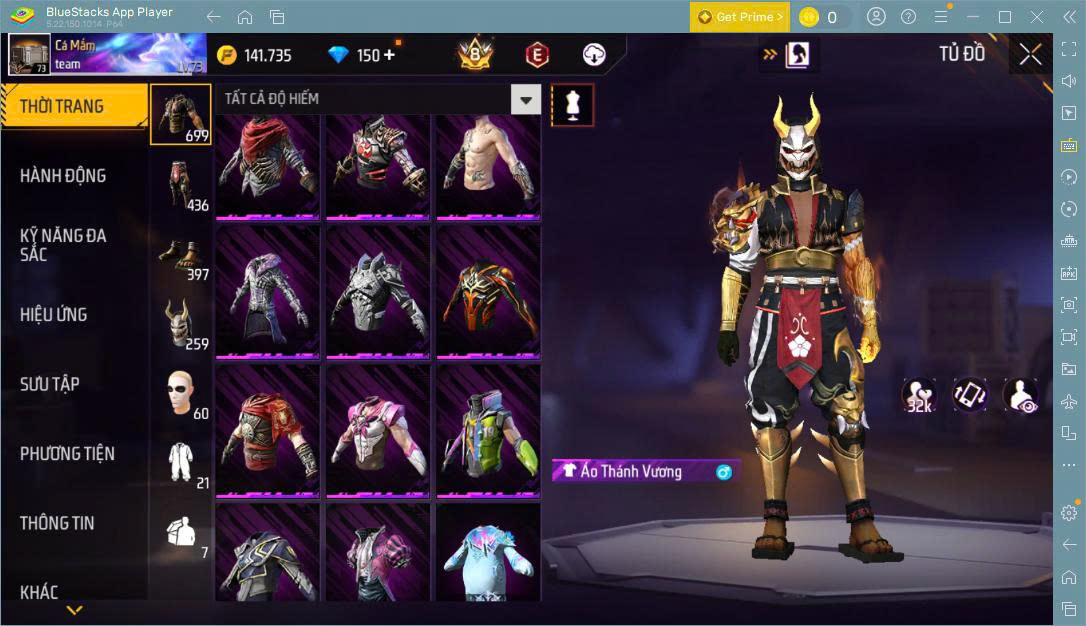The width and height of the screenshot is (1086, 626).
Task: Open the HÀNH ĐỘNG category
Action: pyautogui.click(x=63, y=176)
